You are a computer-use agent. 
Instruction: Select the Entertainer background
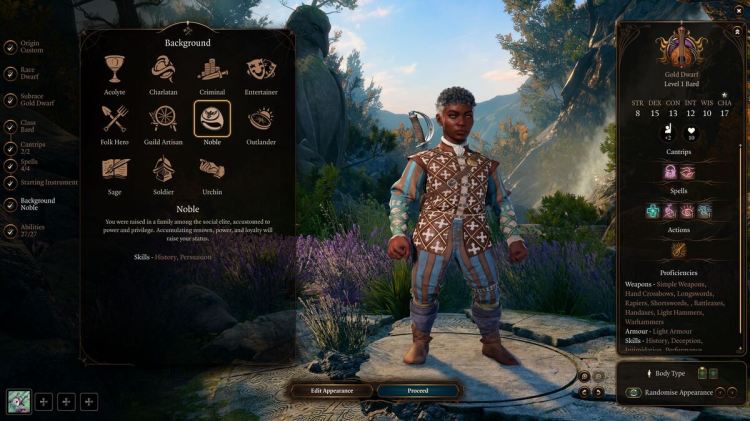(261, 69)
